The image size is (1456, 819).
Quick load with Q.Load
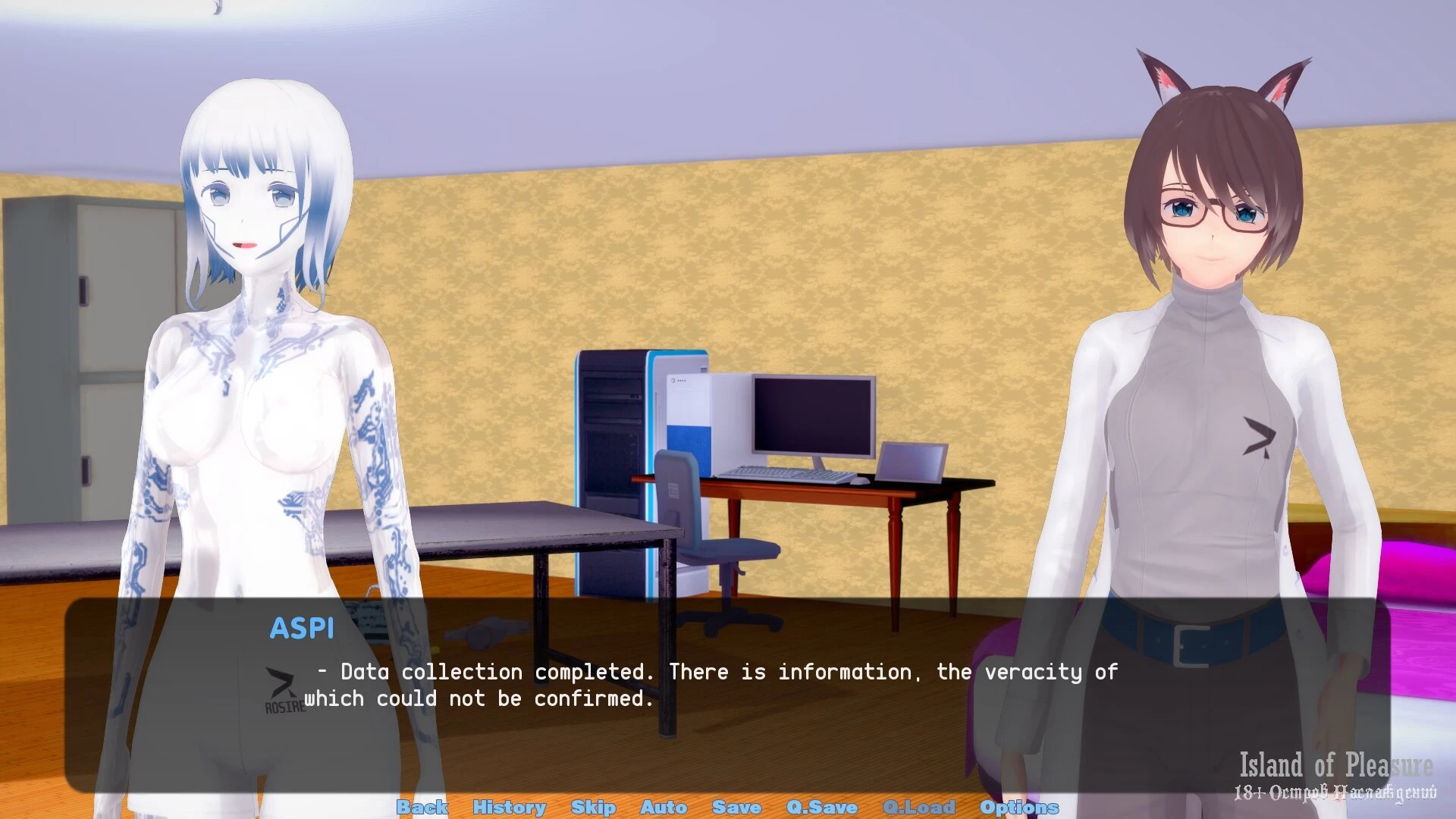[x=918, y=807]
